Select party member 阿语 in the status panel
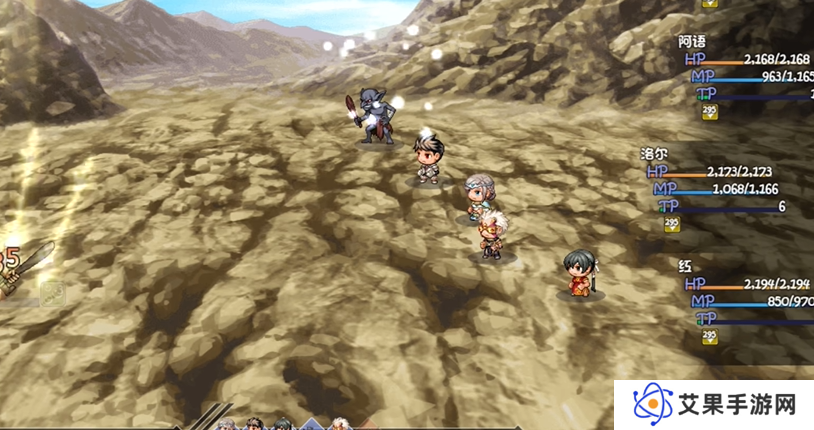Viewport: 814px width, 430px height. 692,42
